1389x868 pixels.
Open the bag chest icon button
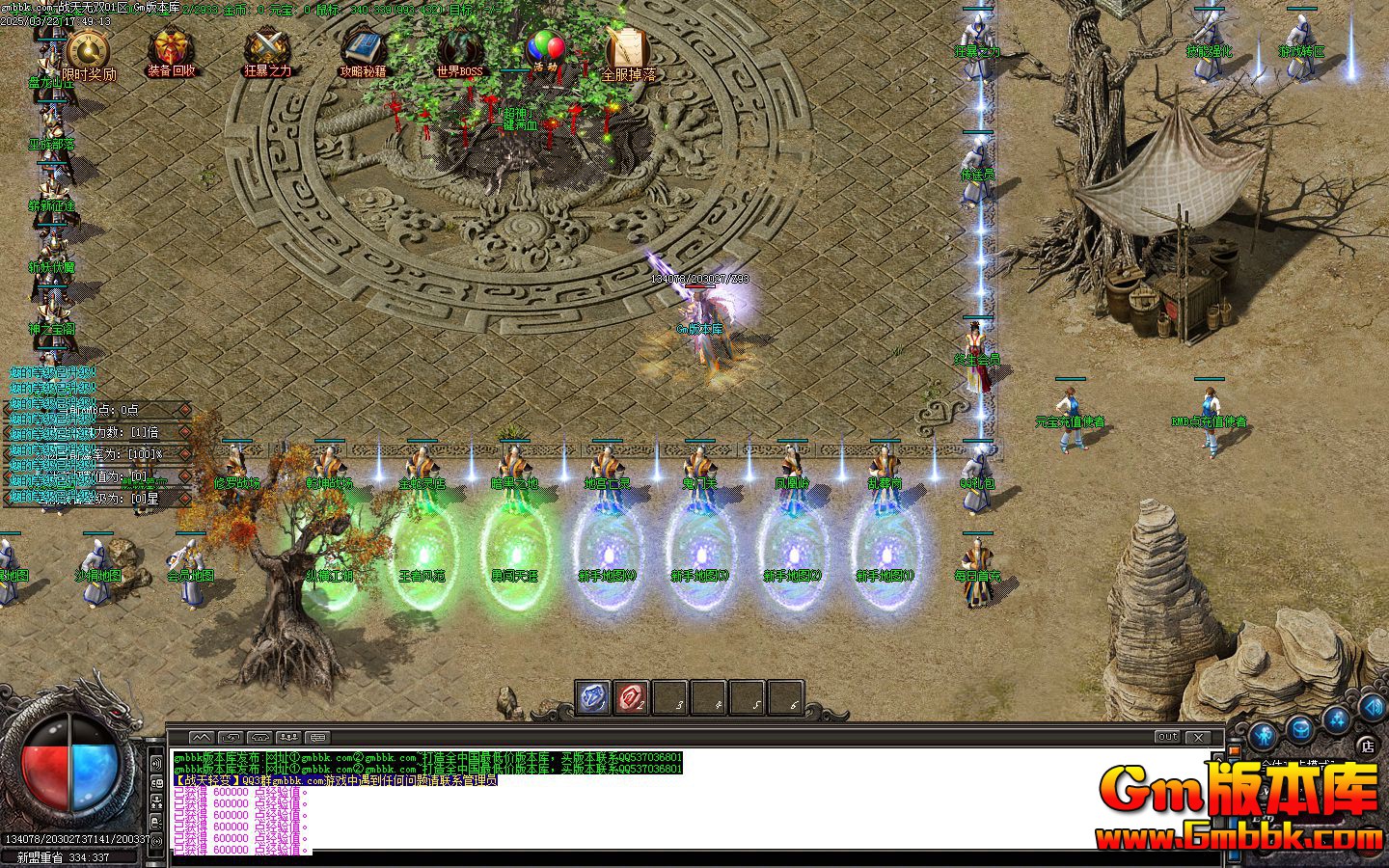1299,727
